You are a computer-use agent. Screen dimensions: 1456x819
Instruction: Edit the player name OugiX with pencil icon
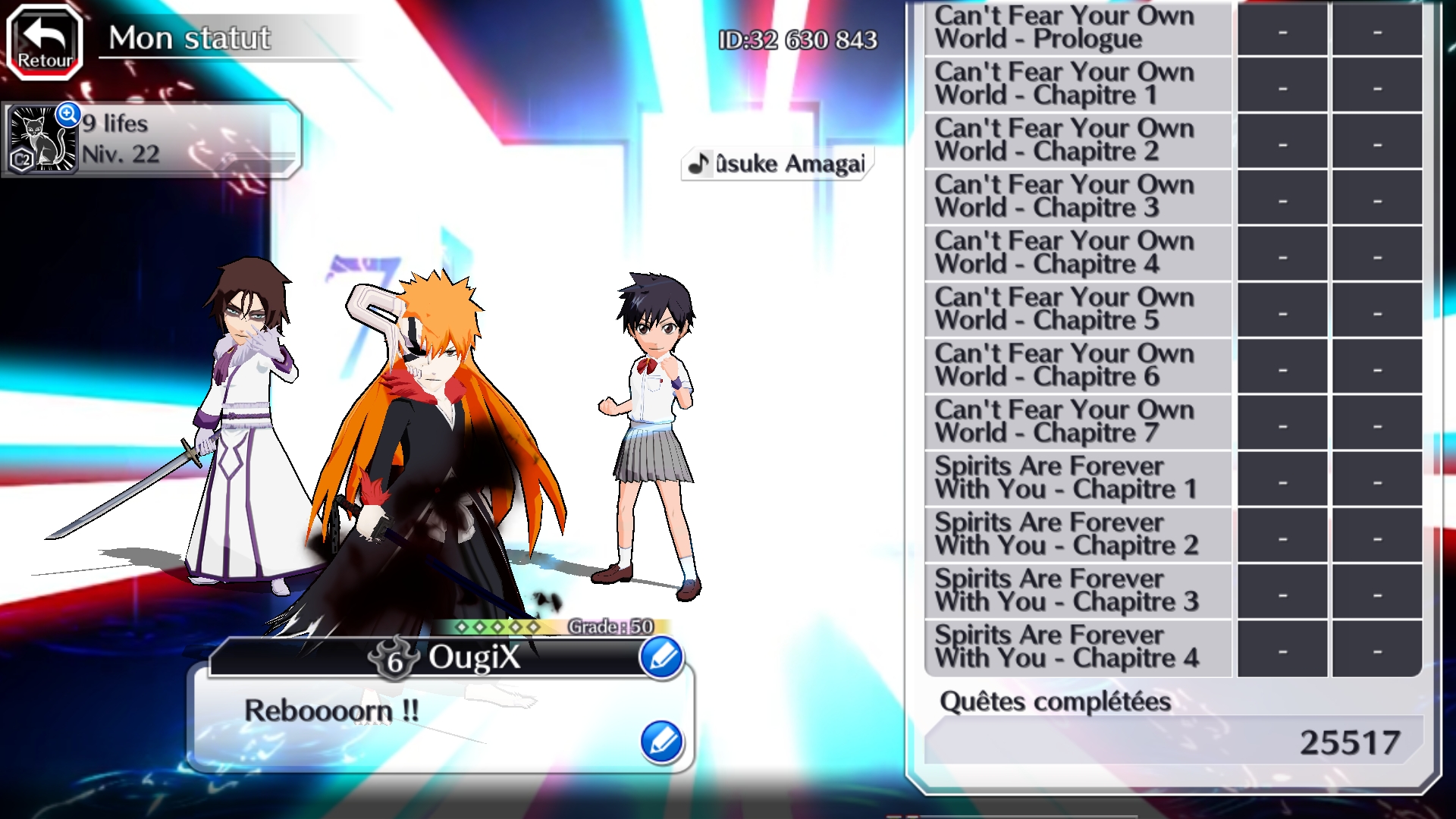click(x=661, y=658)
